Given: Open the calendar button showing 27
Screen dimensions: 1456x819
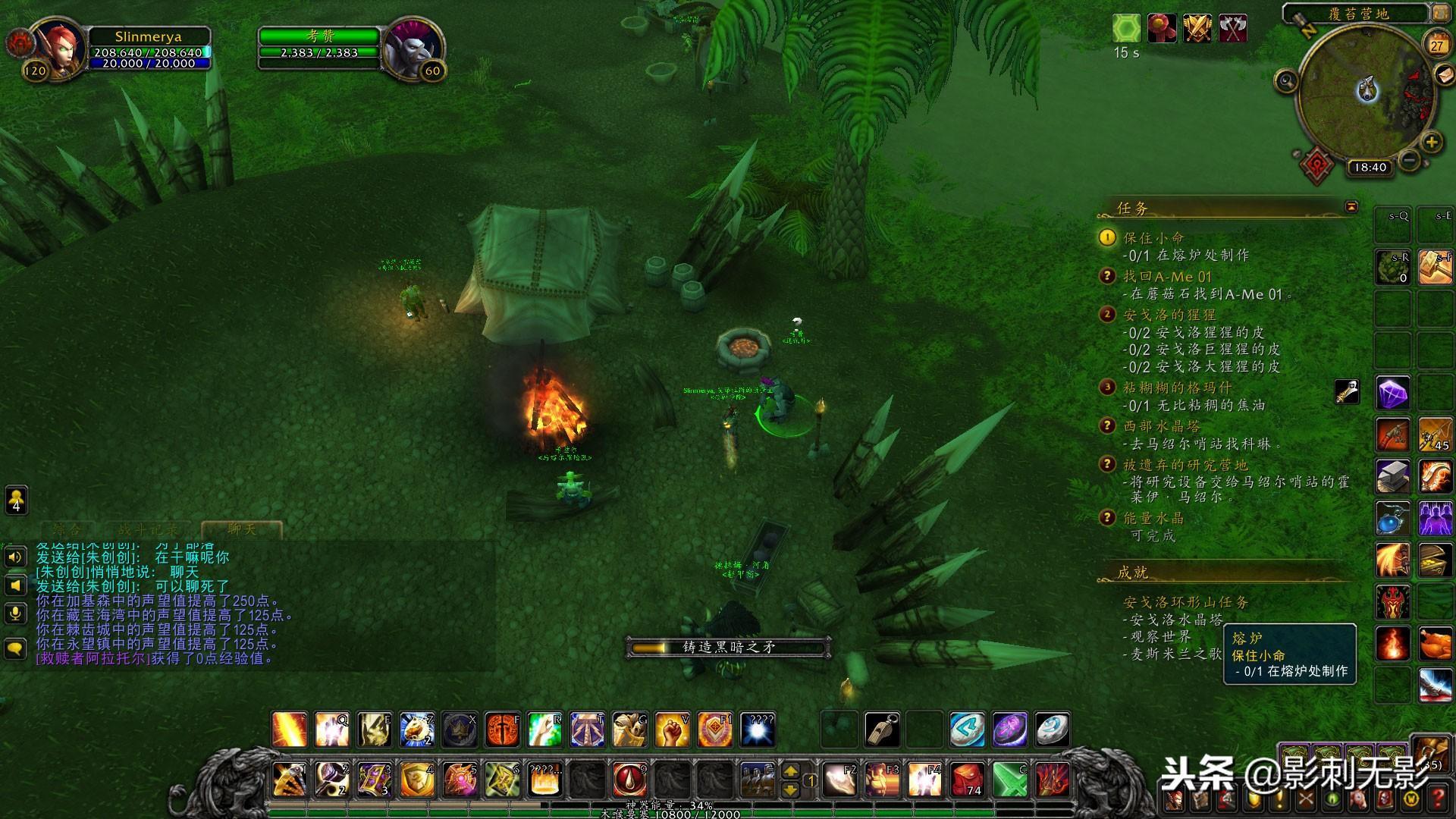Looking at the screenshot, I should [1436, 45].
